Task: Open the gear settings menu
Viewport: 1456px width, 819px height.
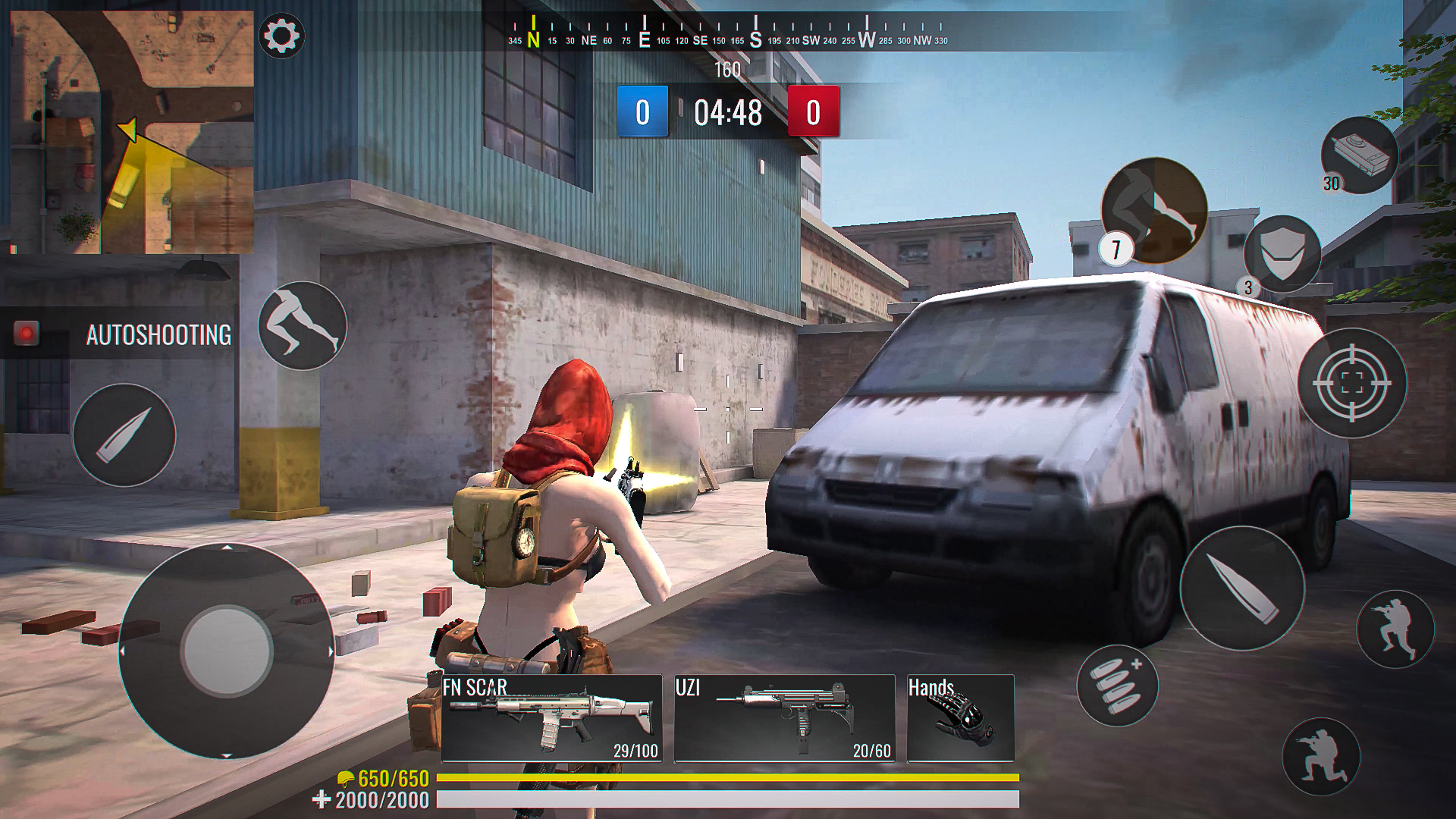Action: click(x=281, y=36)
